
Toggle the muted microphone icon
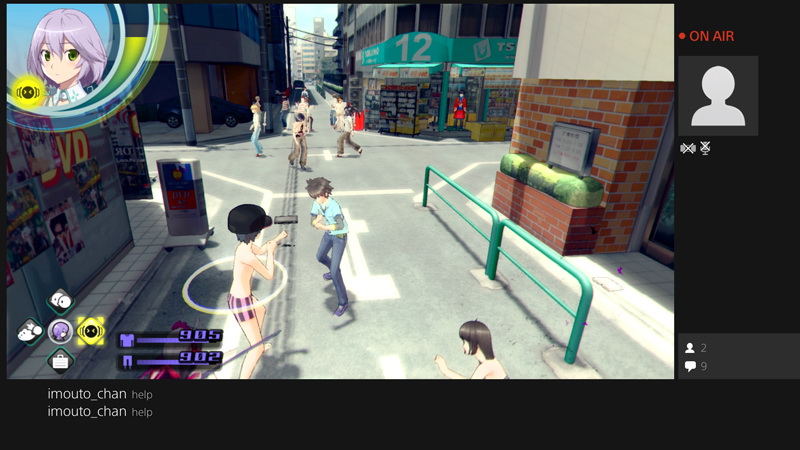[x=705, y=148]
